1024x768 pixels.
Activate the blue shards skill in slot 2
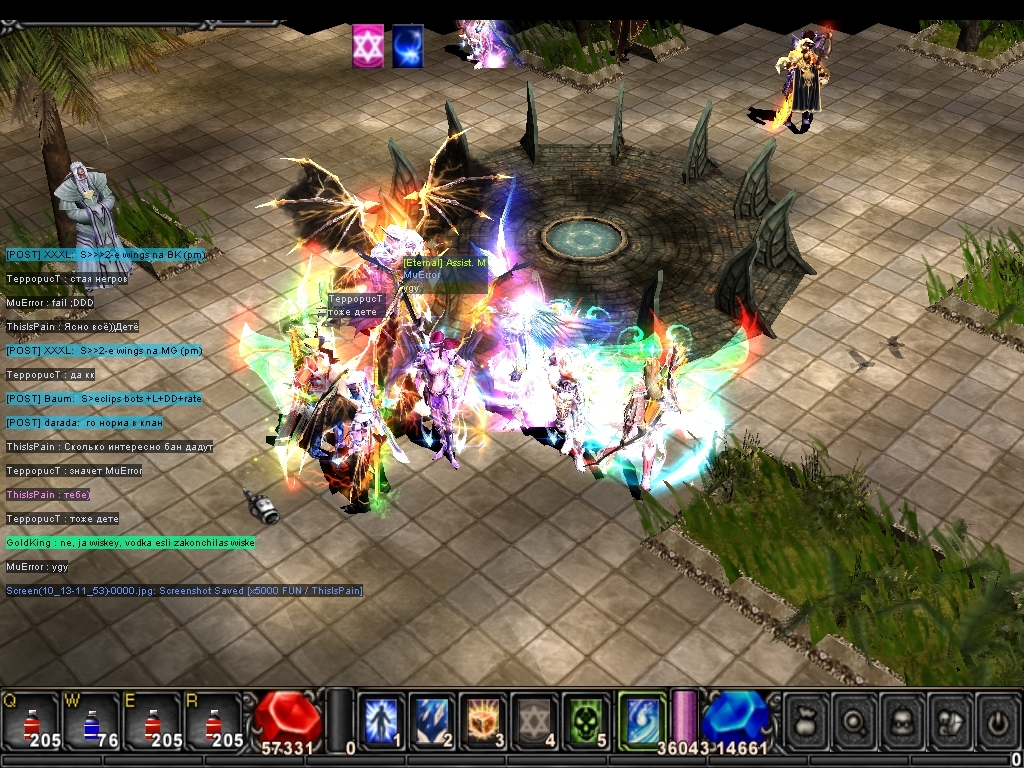[432, 721]
